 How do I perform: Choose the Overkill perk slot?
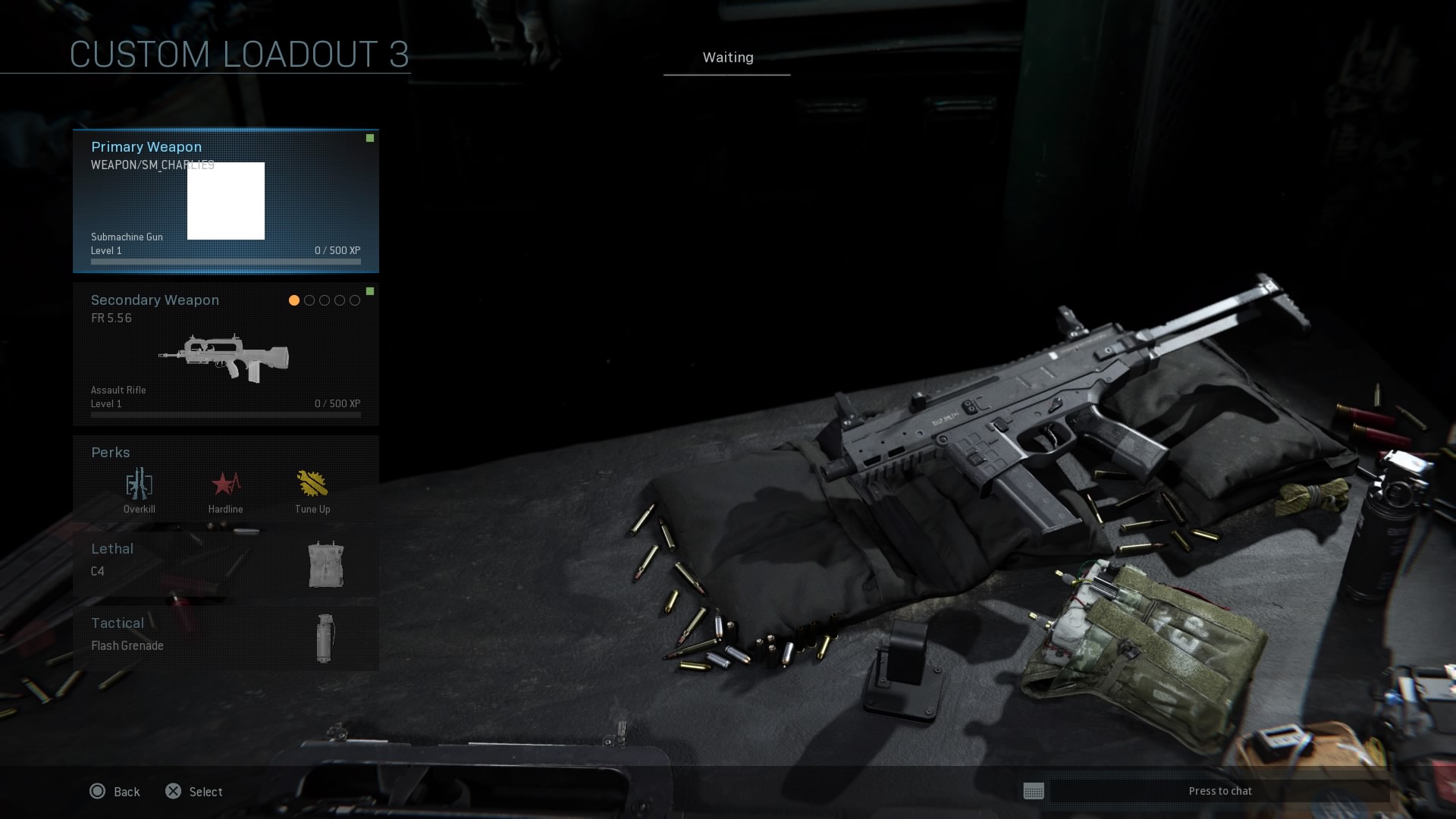click(x=140, y=490)
